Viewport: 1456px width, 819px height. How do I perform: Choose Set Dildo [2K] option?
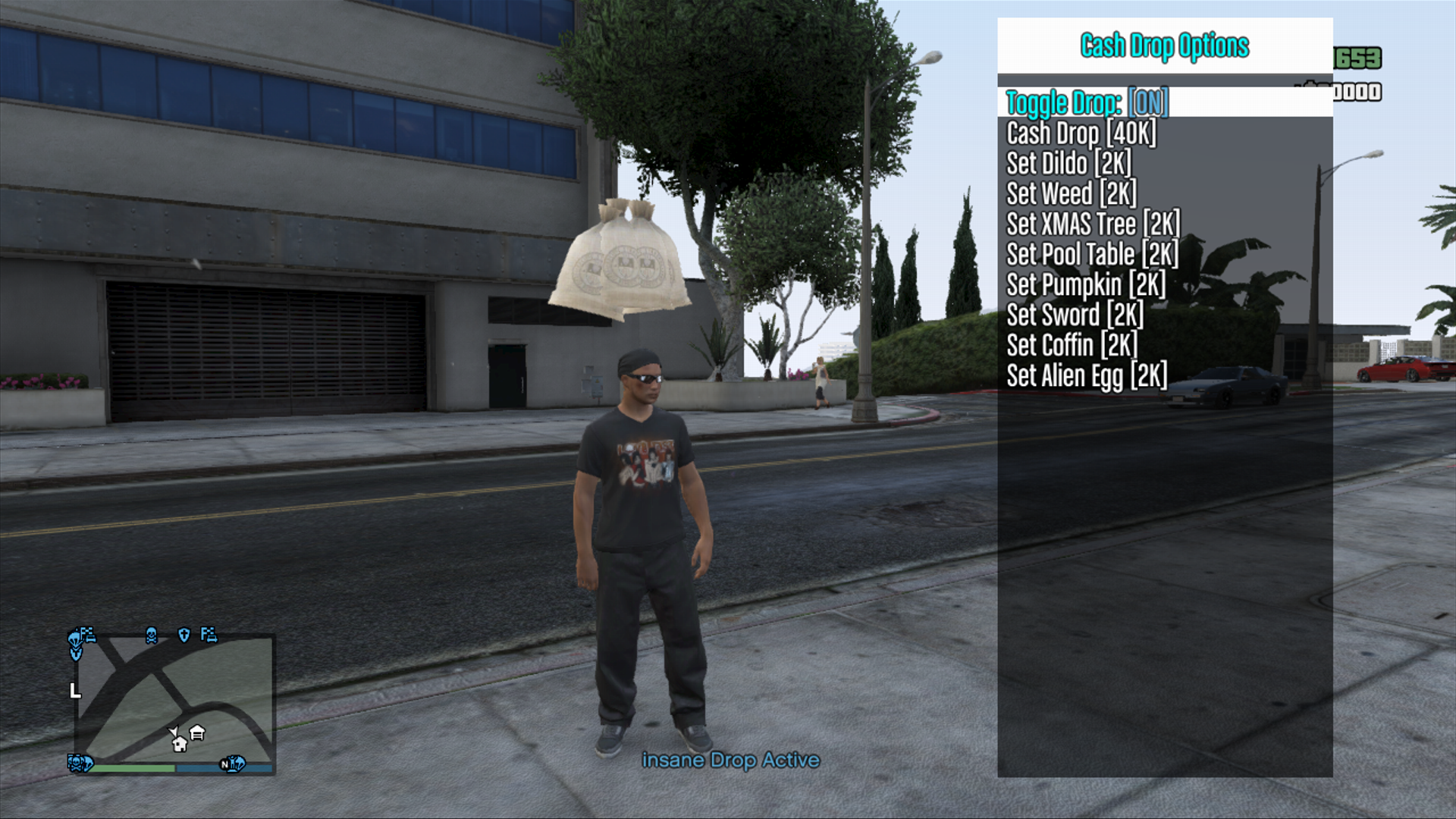[1068, 164]
